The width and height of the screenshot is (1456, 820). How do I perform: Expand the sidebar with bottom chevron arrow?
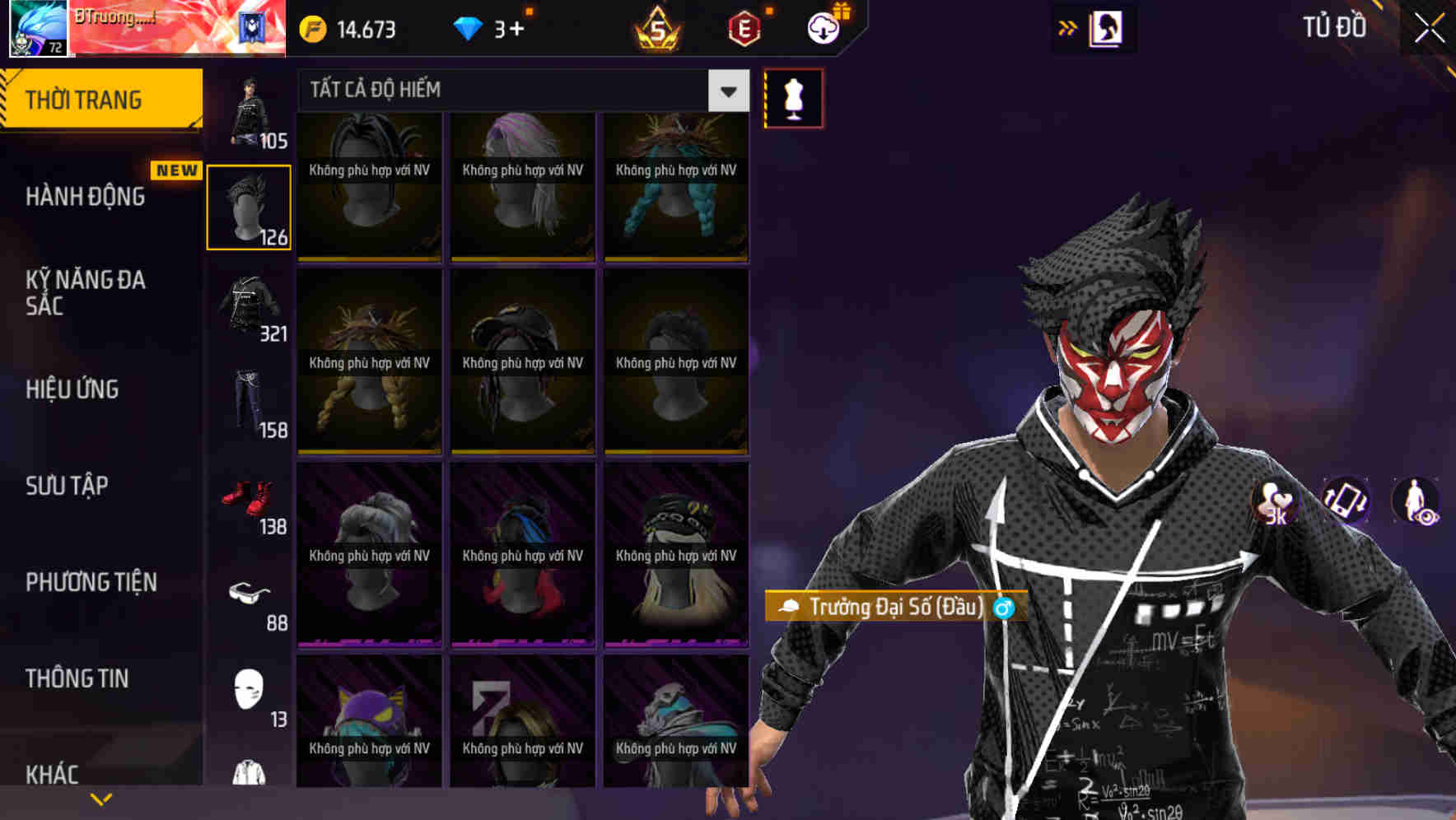pos(100,798)
